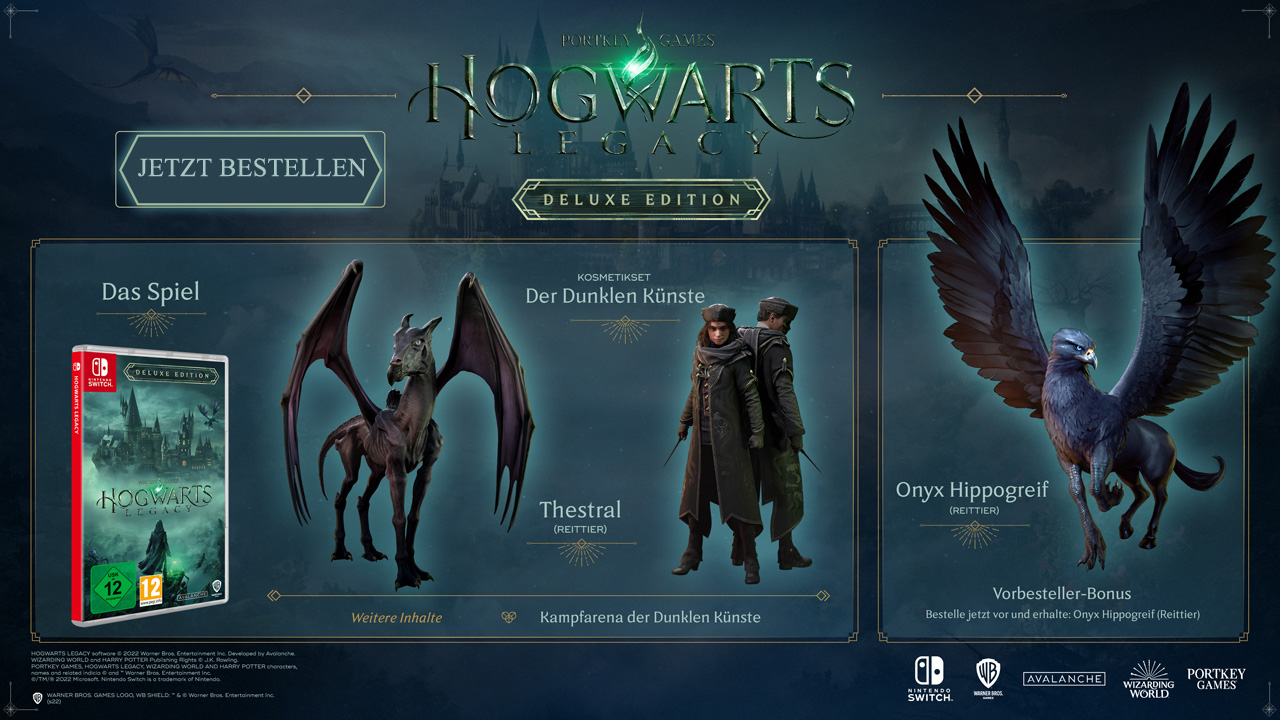The width and height of the screenshot is (1280, 720).
Task: Click the Jetzt Bestellen order button
Action: tap(250, 169)
